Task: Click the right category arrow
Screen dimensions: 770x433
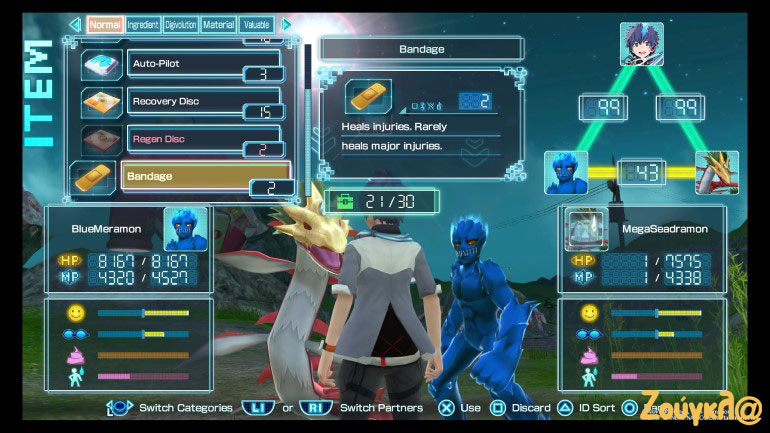Action: click(x=287, y=24)
